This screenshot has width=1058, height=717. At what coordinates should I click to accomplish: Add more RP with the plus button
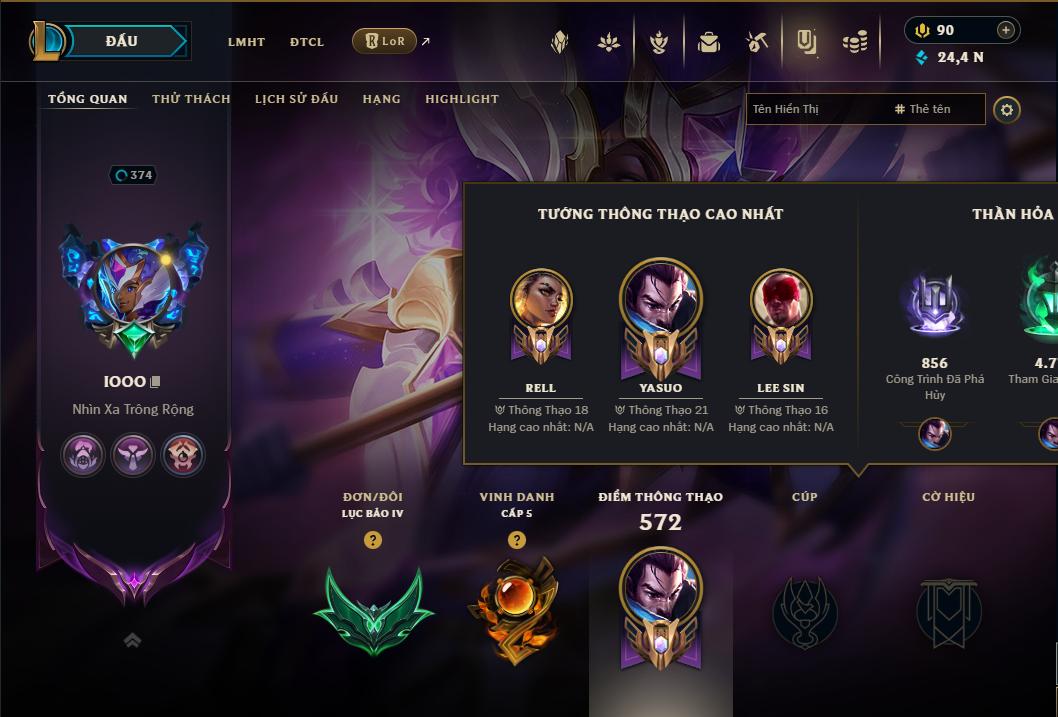click(1006, 30)
